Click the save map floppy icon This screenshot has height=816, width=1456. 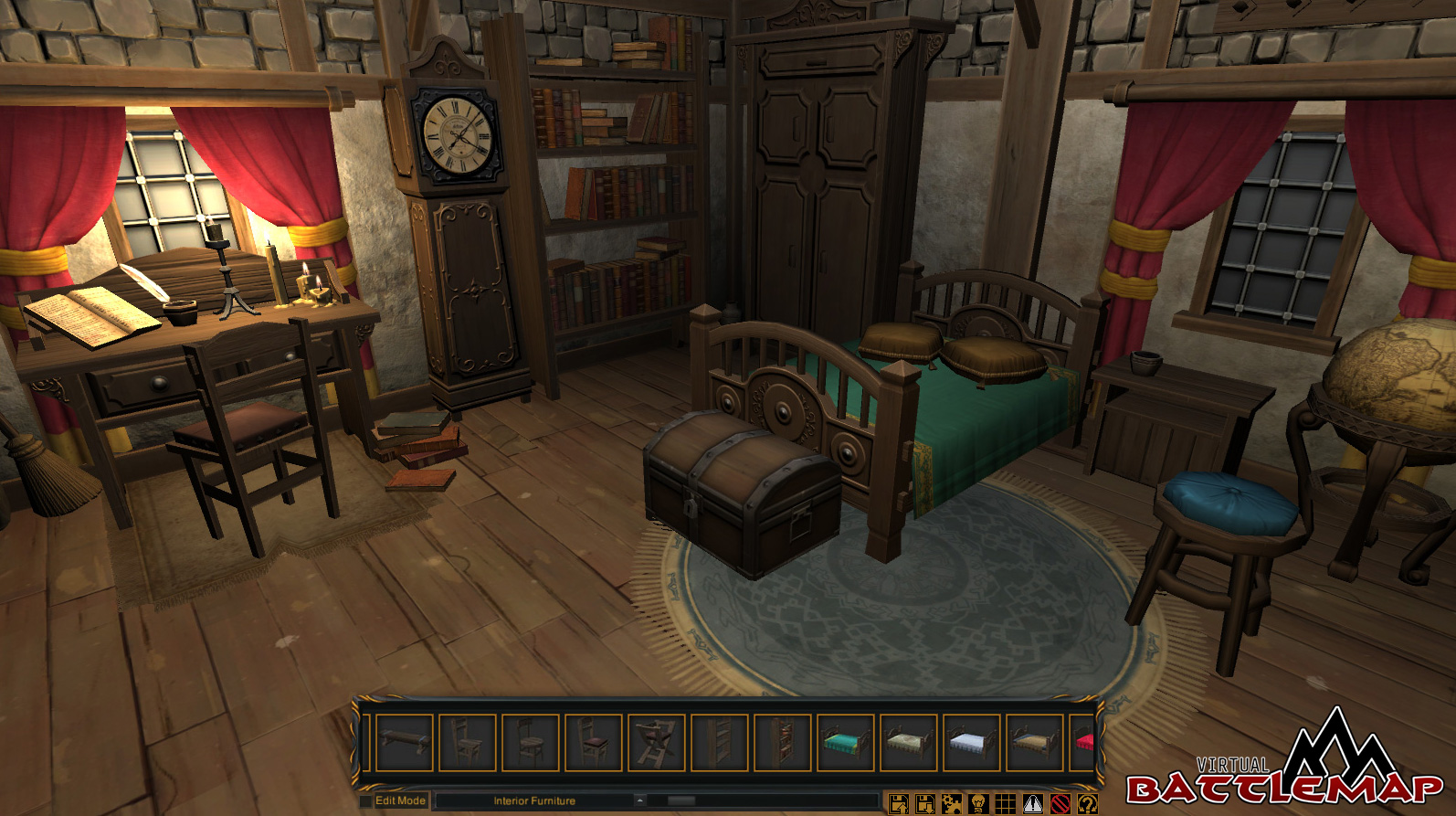click(899, 804)
